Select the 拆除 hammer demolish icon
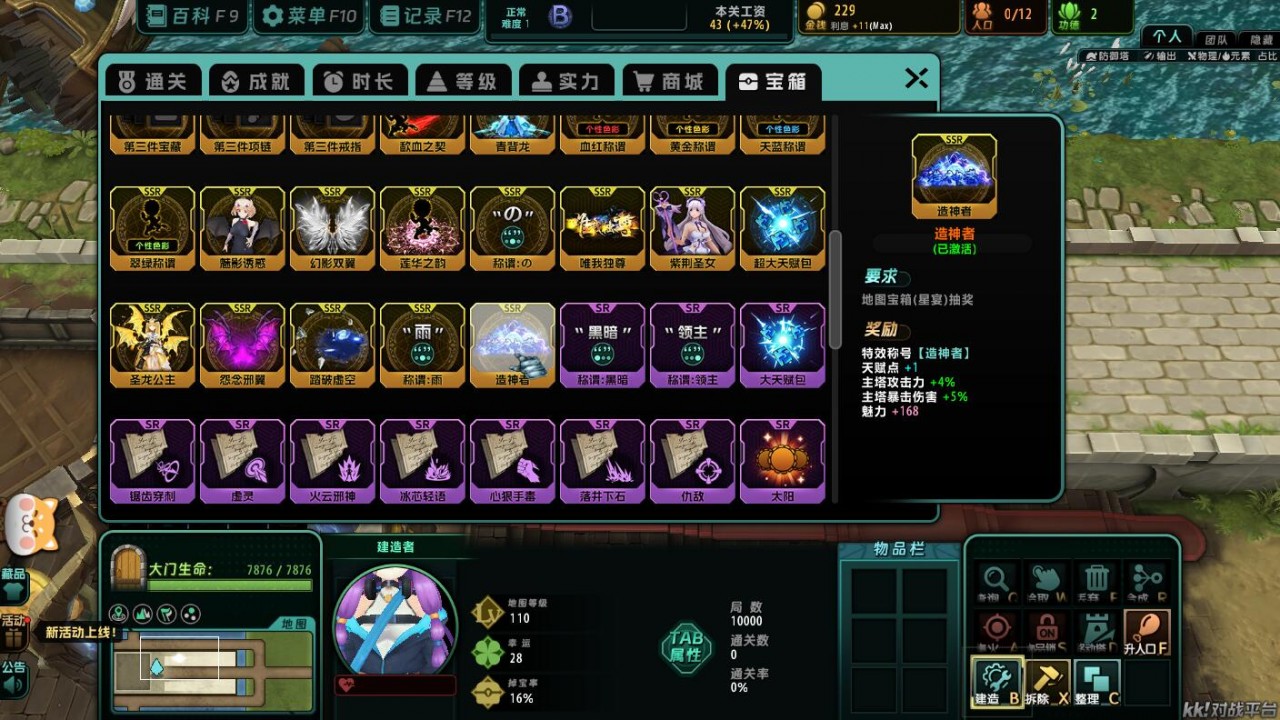This screenshot has width=1280, height=720. pos(1048,679)
